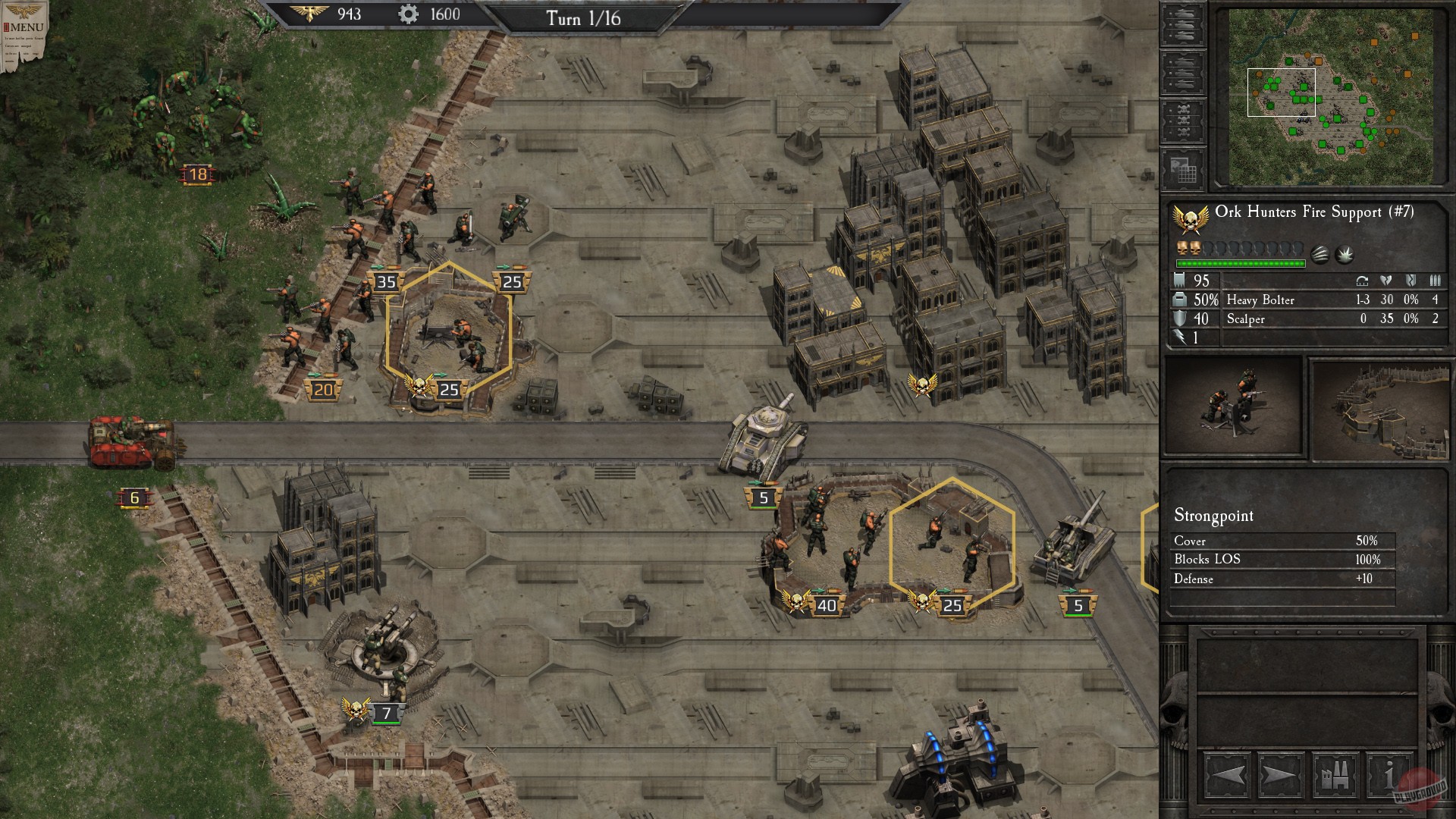The width and height of the screenshot is (1456, 819).
Task: Toggle the minimap grid overlay icon
Action: (1183, 168)
